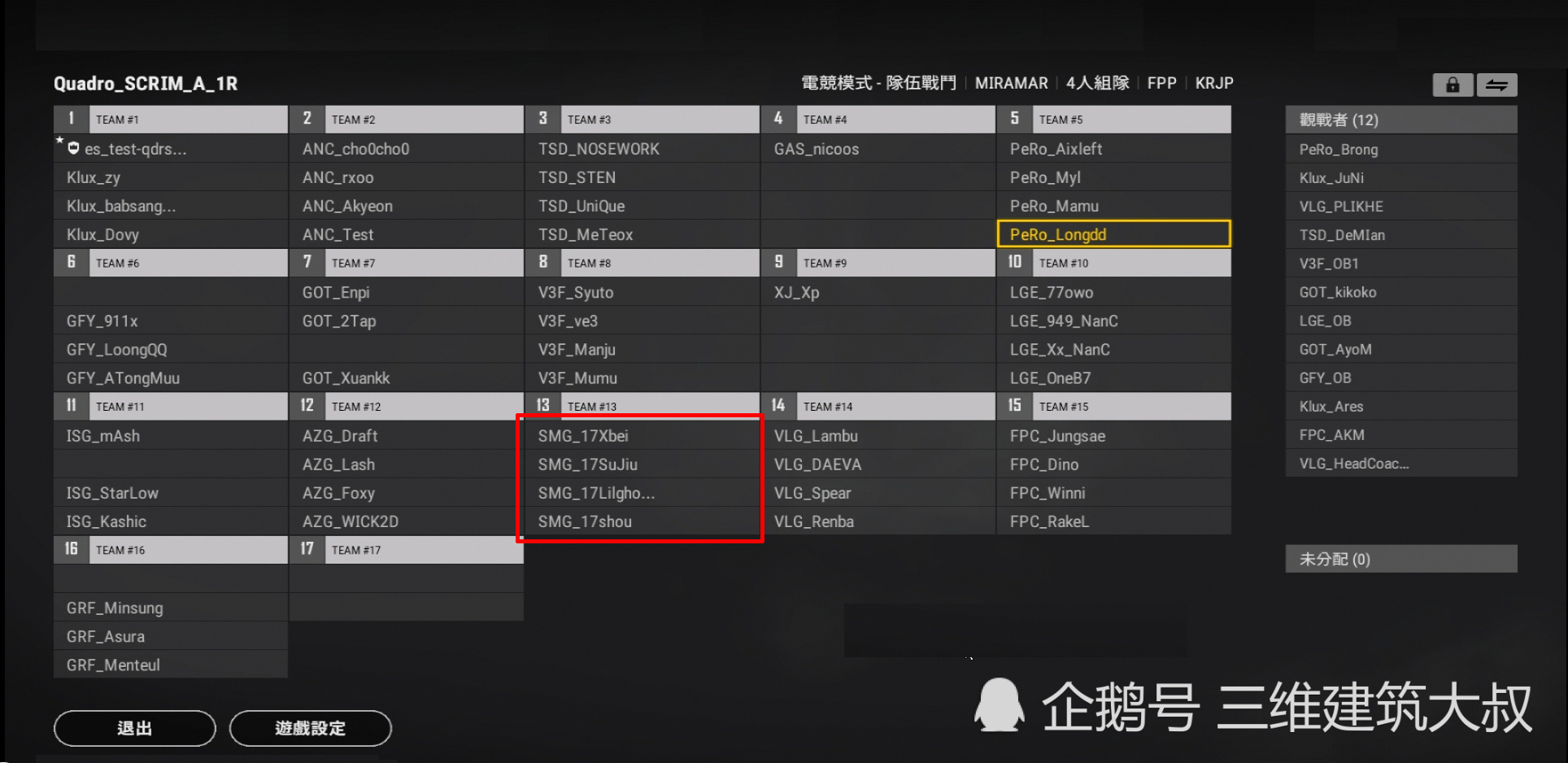Click the 退出 exit button
Viewport: 1568px width, 763px height.
click(x=134, y=728)
